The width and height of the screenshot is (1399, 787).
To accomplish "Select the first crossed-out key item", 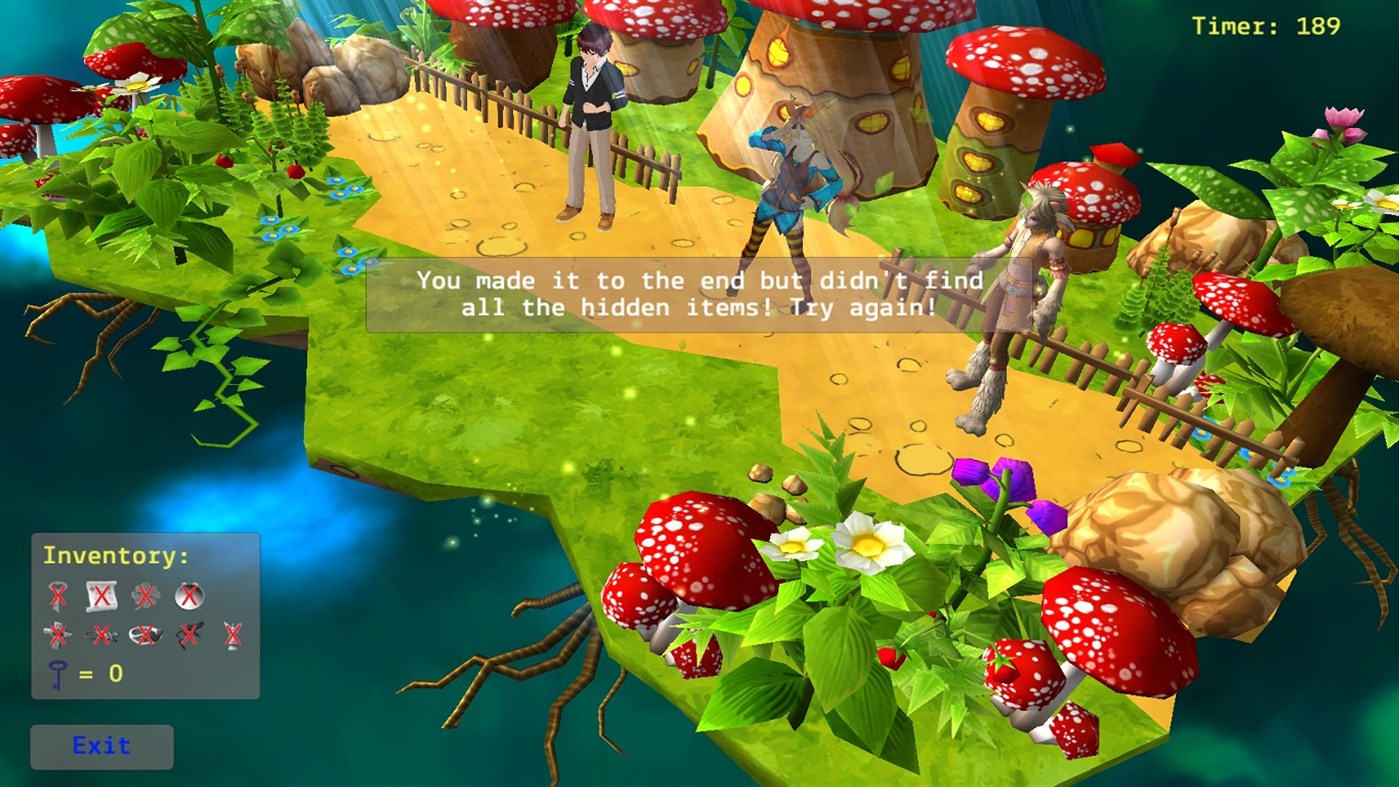I will [x=58, y=595].
